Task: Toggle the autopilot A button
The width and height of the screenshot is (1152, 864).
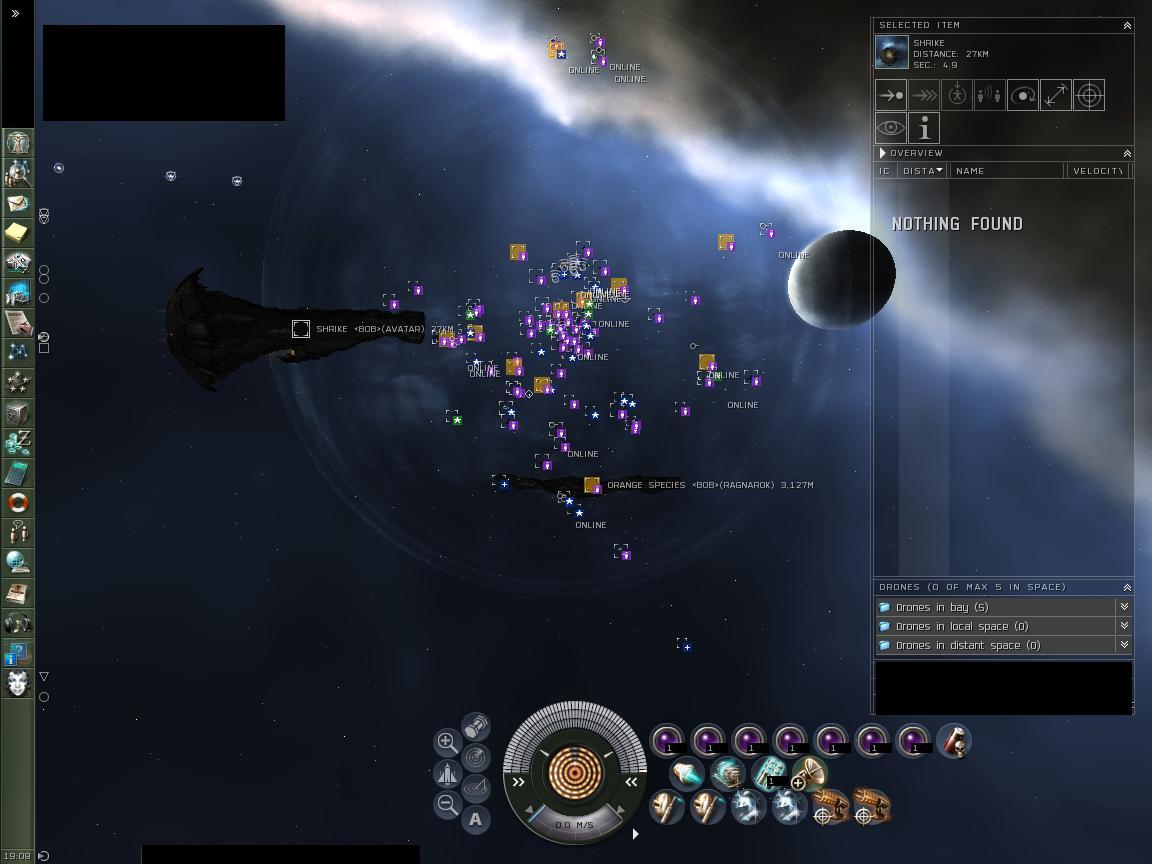Action: coord(476,820)
